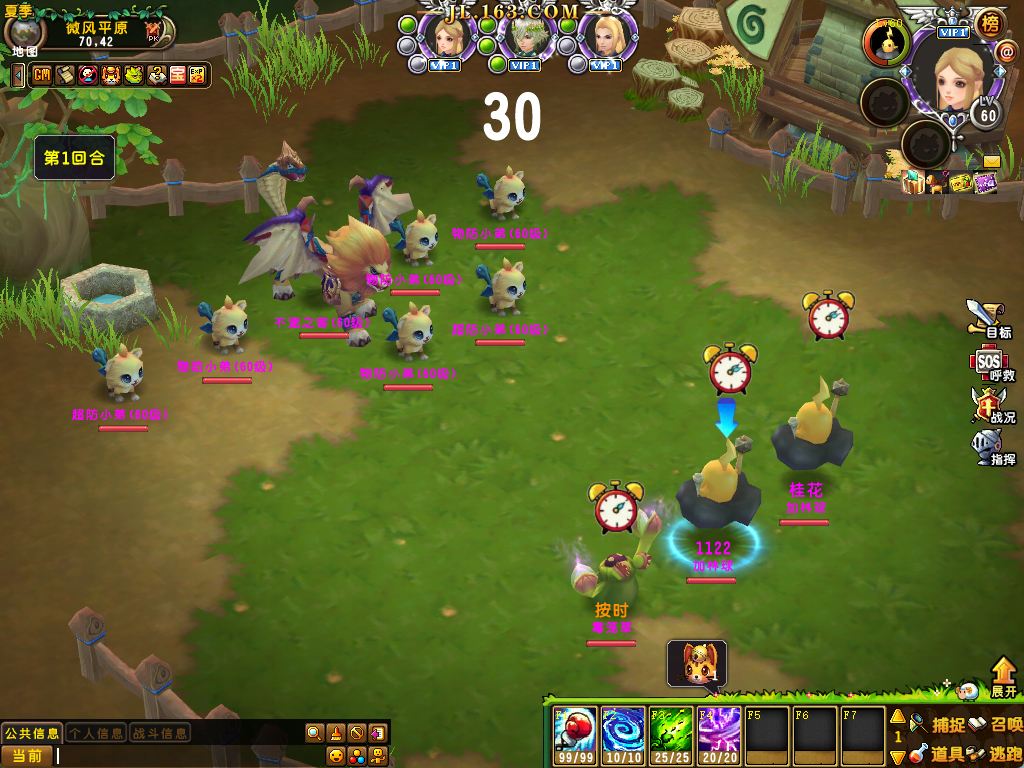Image resolution: width=1024 pixels, height=768 pixels.
Task: Open the 道具 items menu
Action: pos(938,753)
